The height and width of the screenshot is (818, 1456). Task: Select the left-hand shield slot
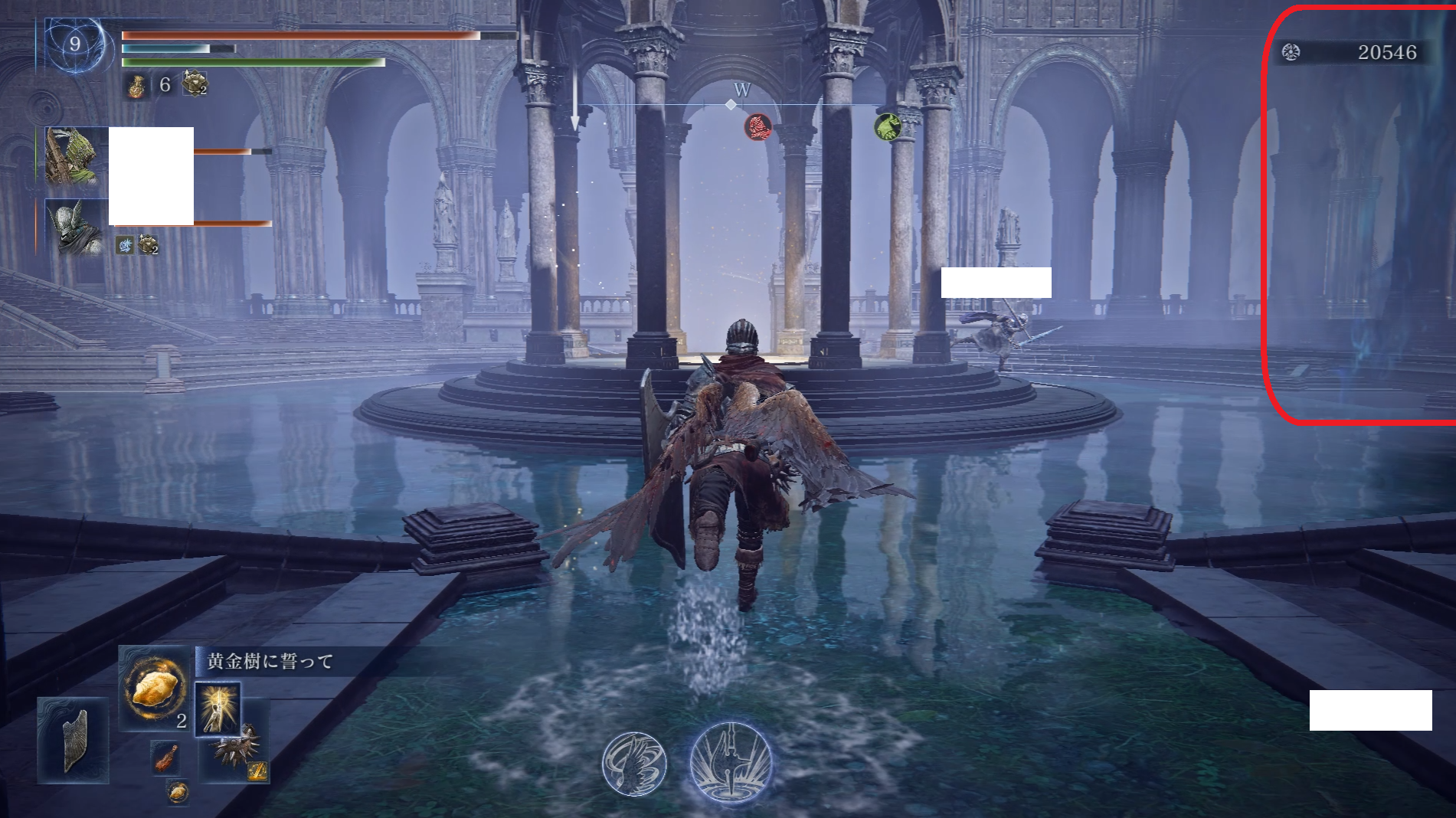74,740
